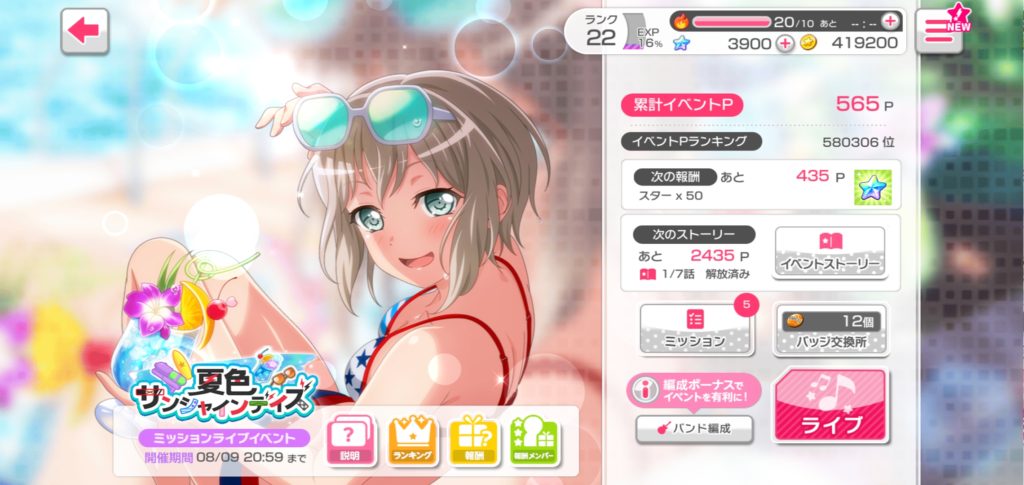Viewport: 1024px width, 485px height.
Task: Go back with the pink arrow button
Action: tap(85, 31)
